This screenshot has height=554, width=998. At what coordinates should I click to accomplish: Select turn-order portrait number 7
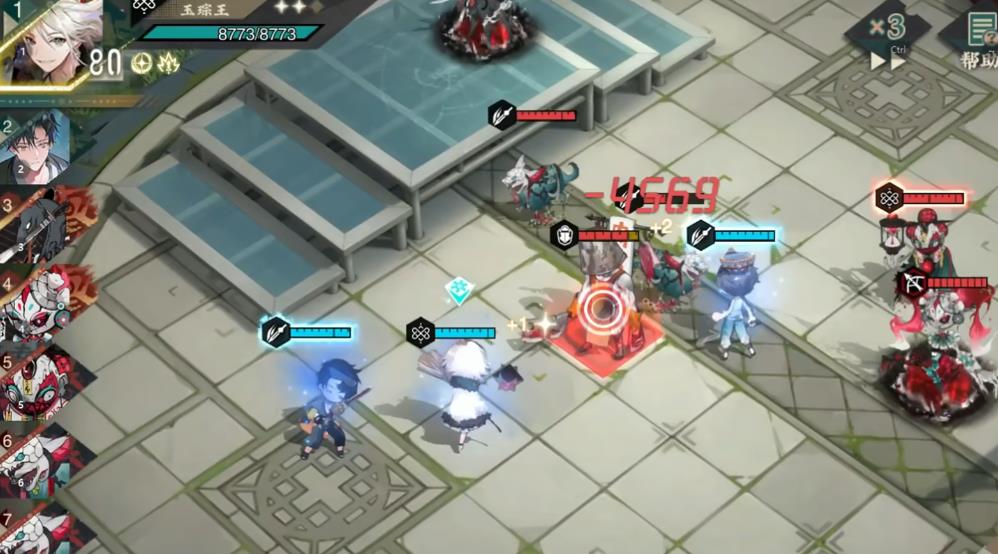click(x=40, y=528)
